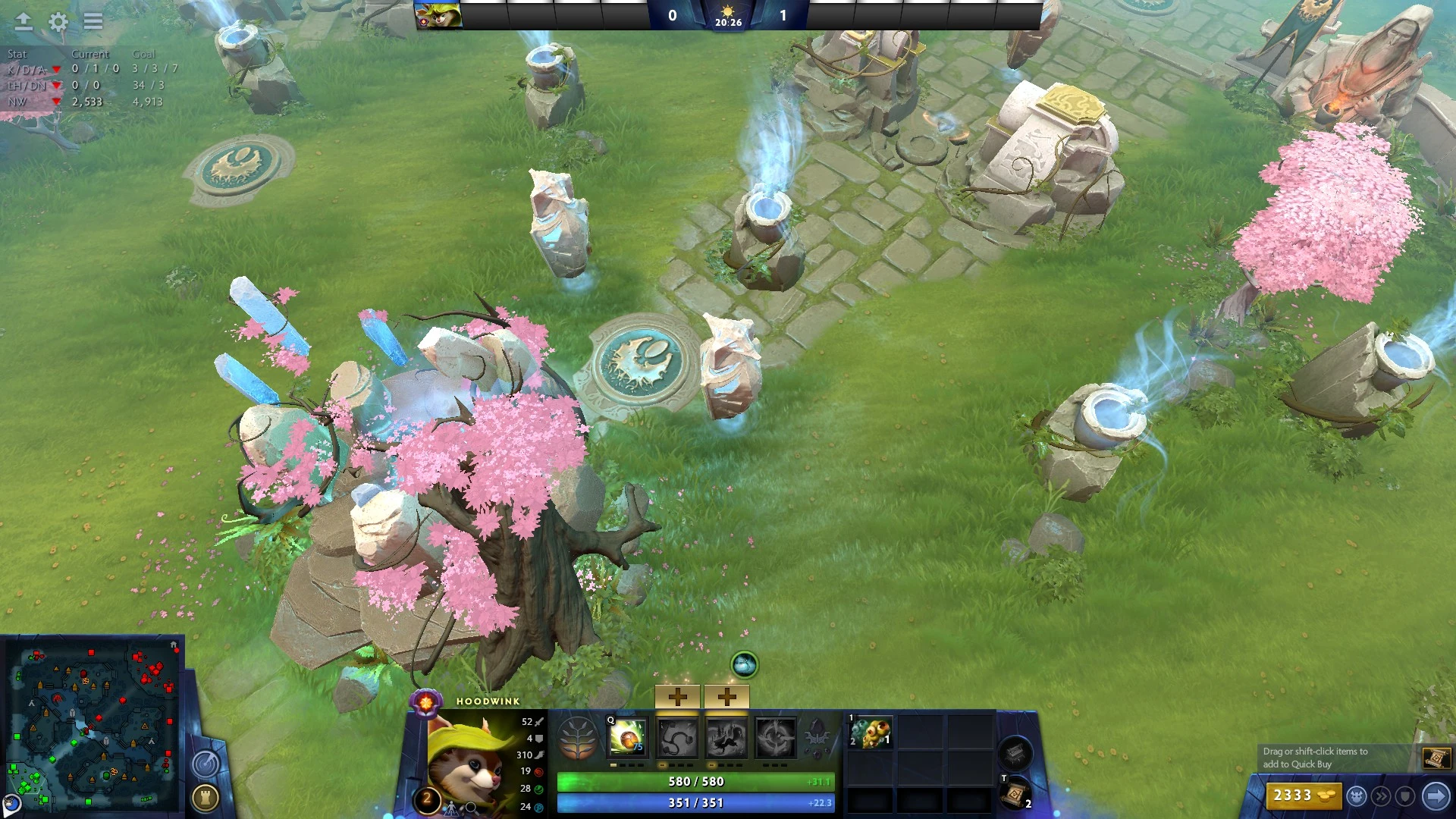
Task: Level up Scurry with the plus button
Action: point(726,696)
